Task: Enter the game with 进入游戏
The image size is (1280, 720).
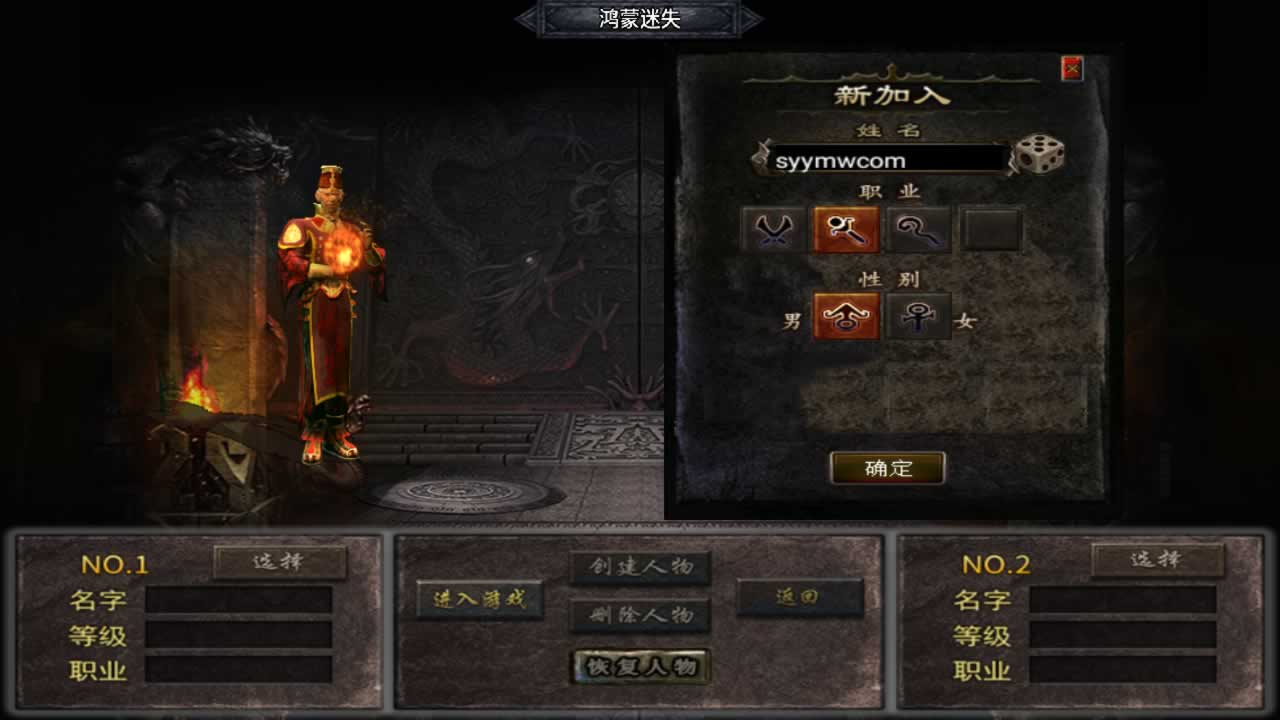Action: click(480, 600)
